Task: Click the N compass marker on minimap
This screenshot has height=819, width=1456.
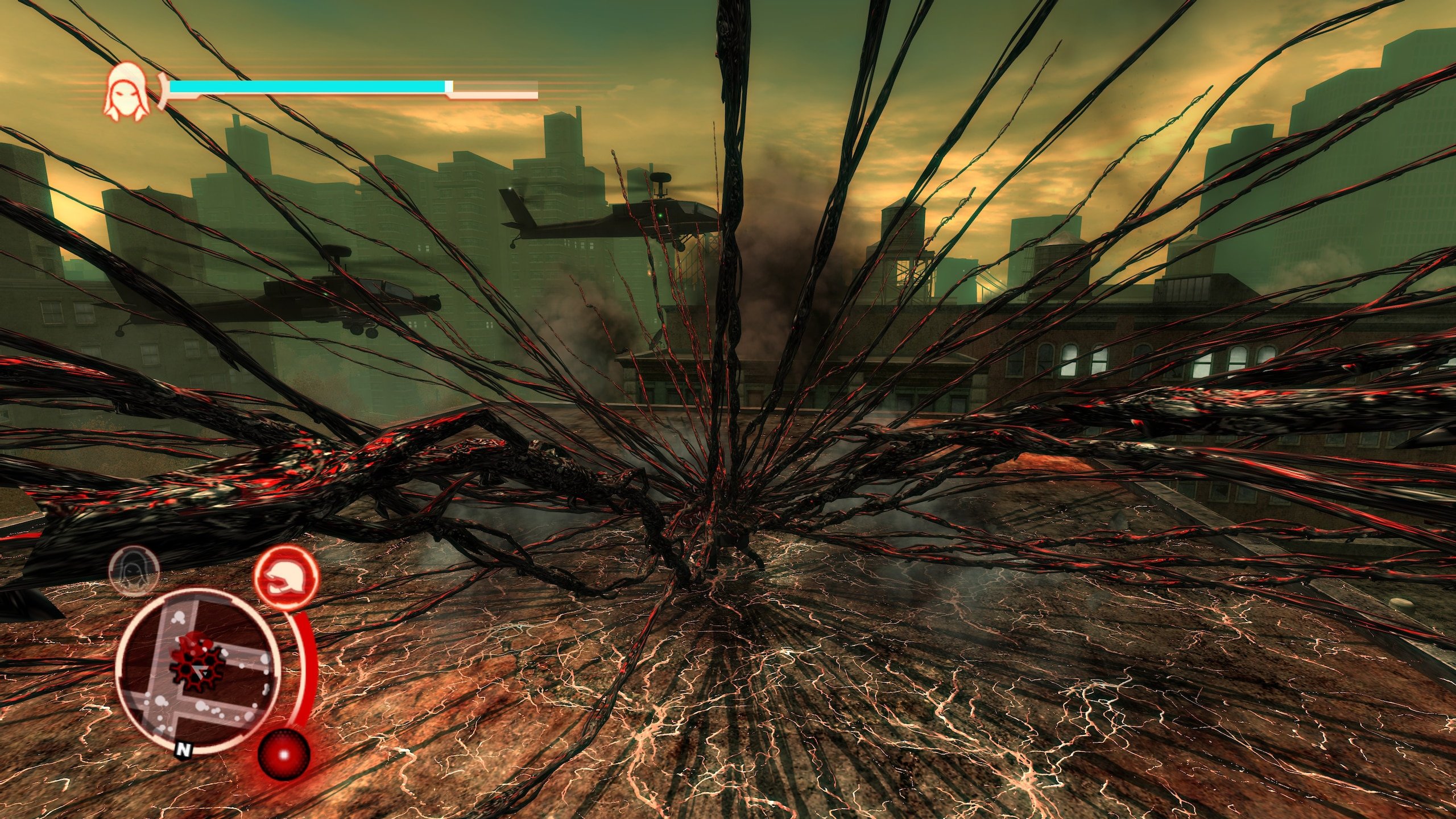Action: pyautogui.click(x=183, y=751)
